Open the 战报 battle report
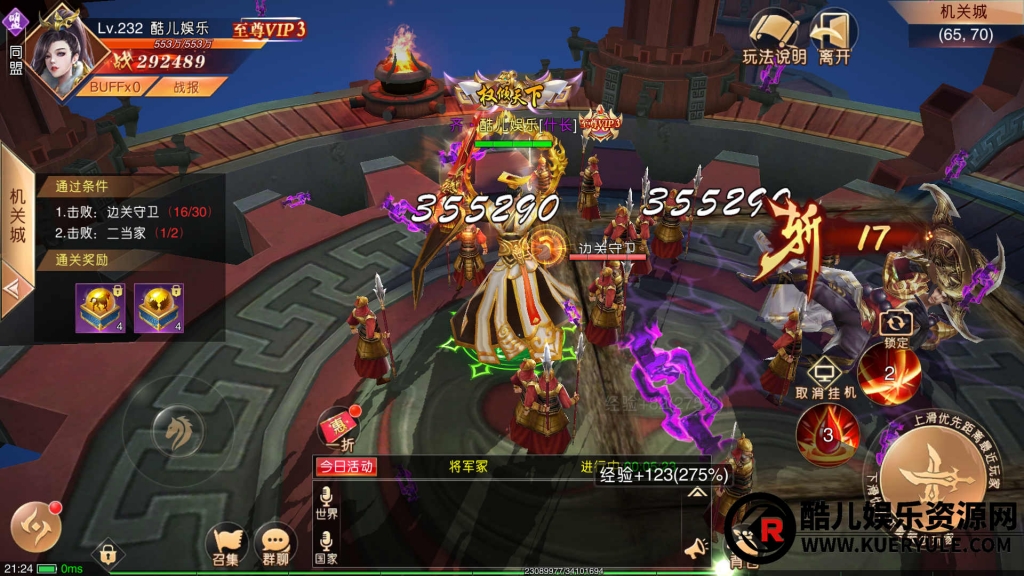The width and height of the screenshot is (1024, 576). point(187,87)
